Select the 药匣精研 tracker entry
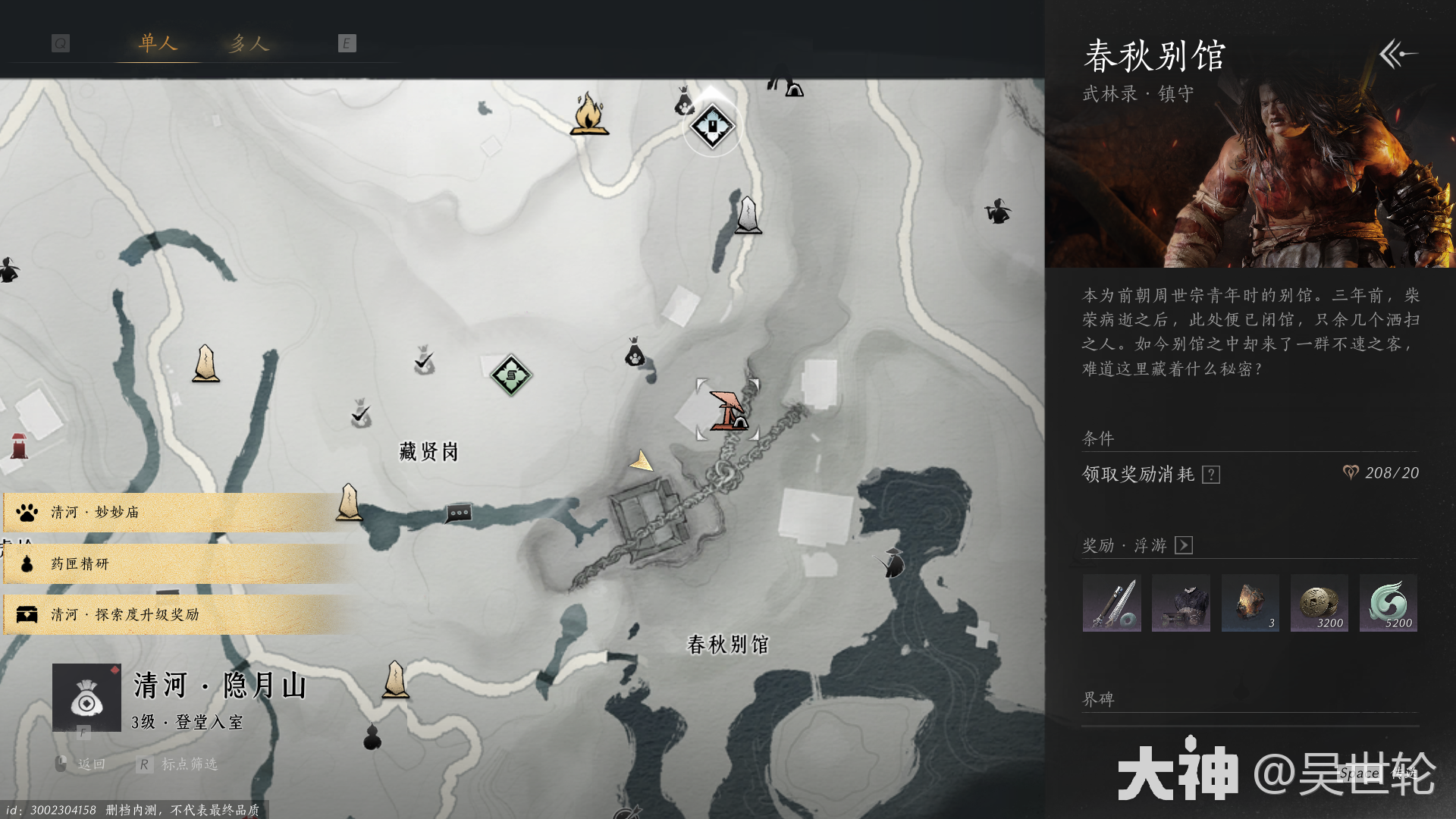Screen dimensions: 1456x819 pos(174,563)
